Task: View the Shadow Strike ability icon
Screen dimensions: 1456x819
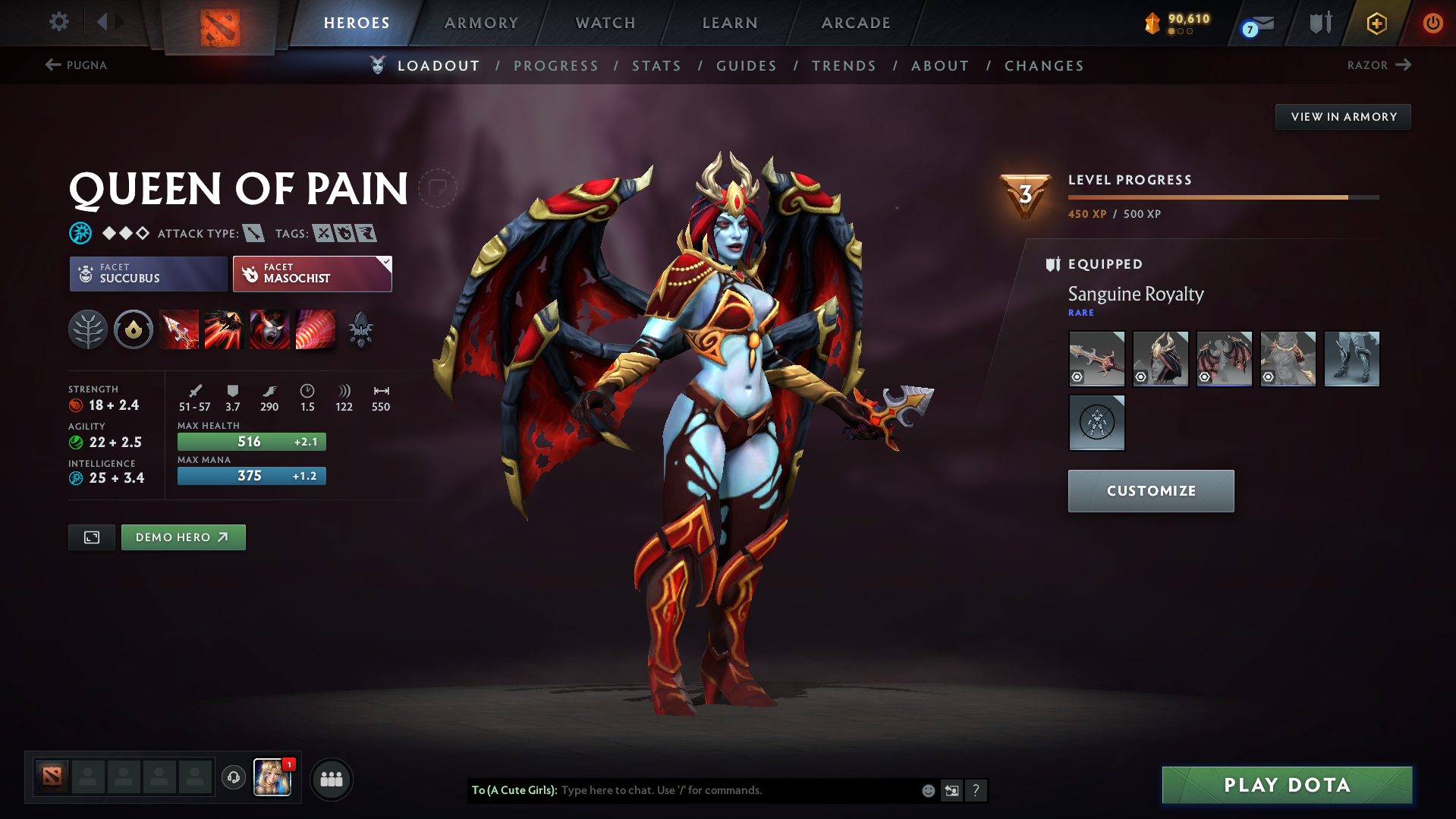Action: [179, 329]
